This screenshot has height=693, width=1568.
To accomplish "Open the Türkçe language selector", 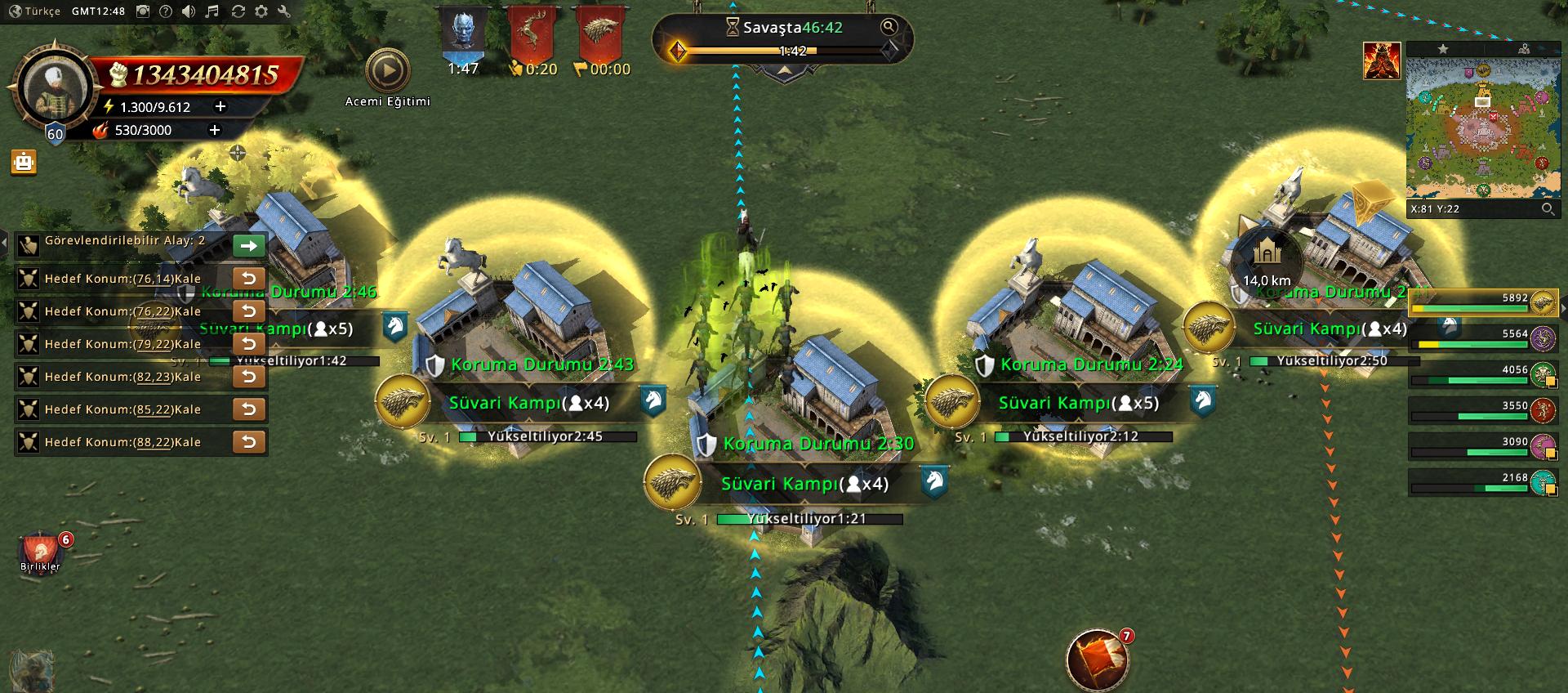I will (x=34, y=11).
